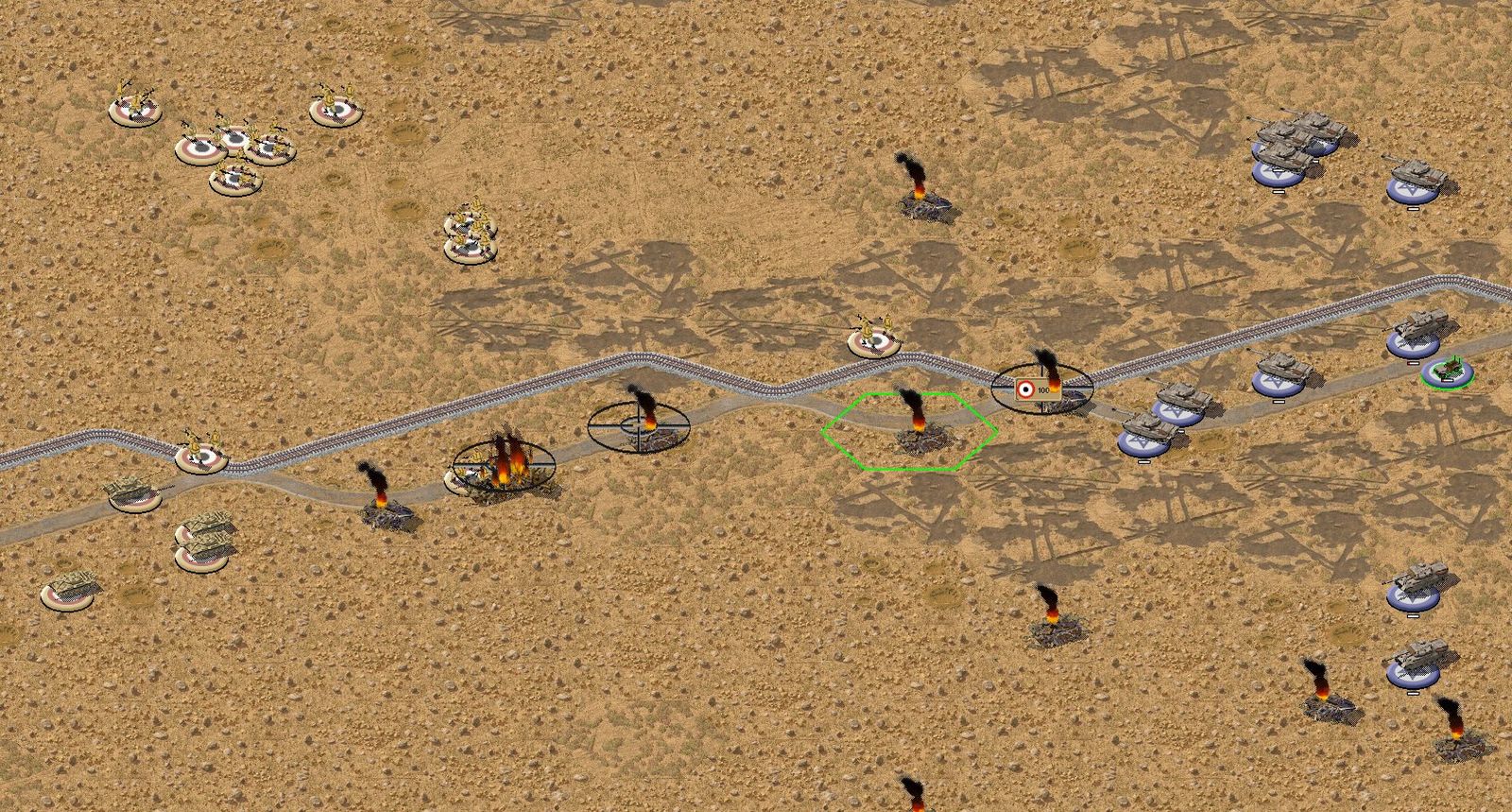
Task: Pick the blue-based tank sitting on the railway
Action: [1413, 331]
